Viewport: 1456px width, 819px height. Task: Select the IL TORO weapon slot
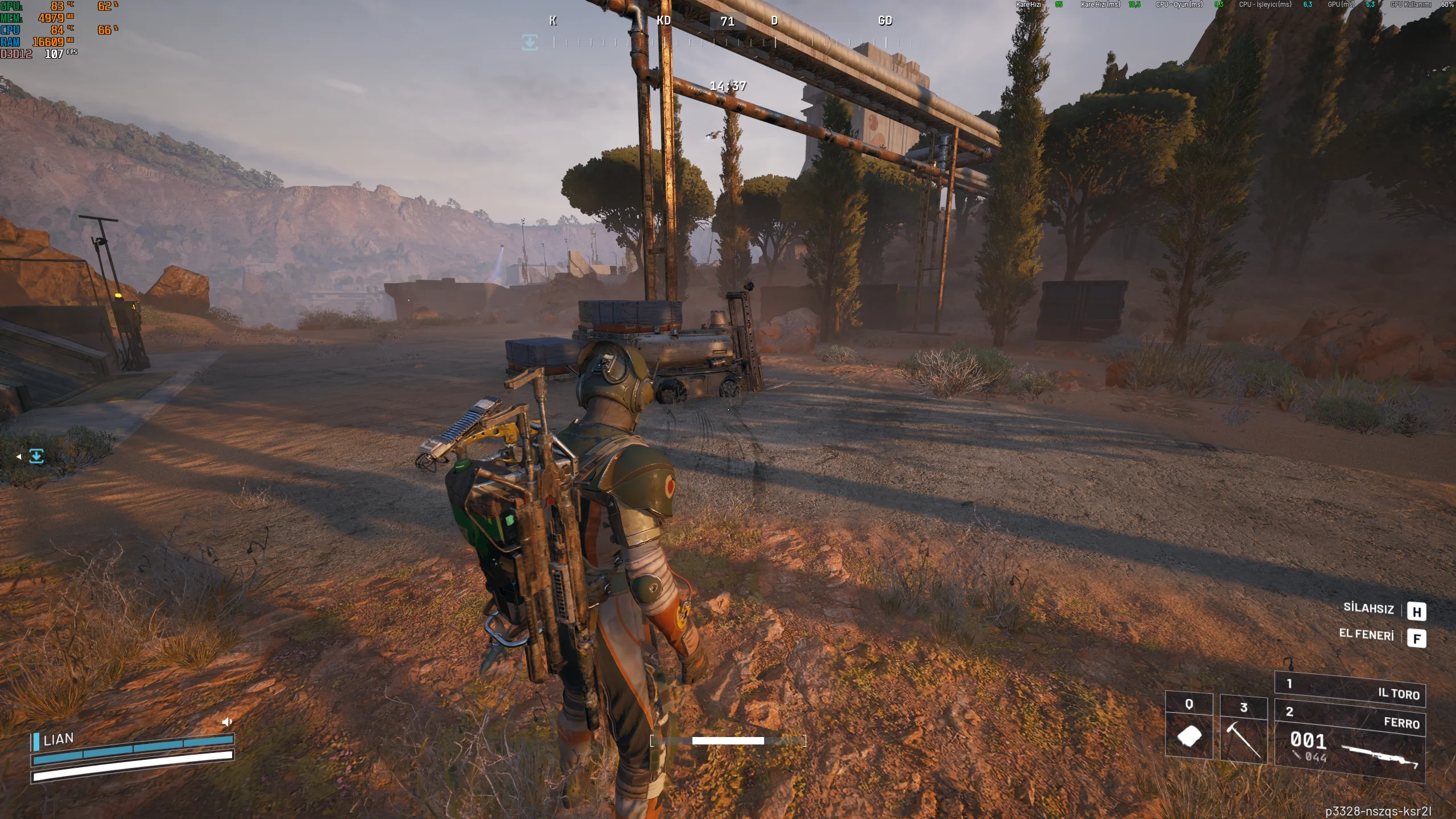pyautogui.click(x=1349, y=689)
